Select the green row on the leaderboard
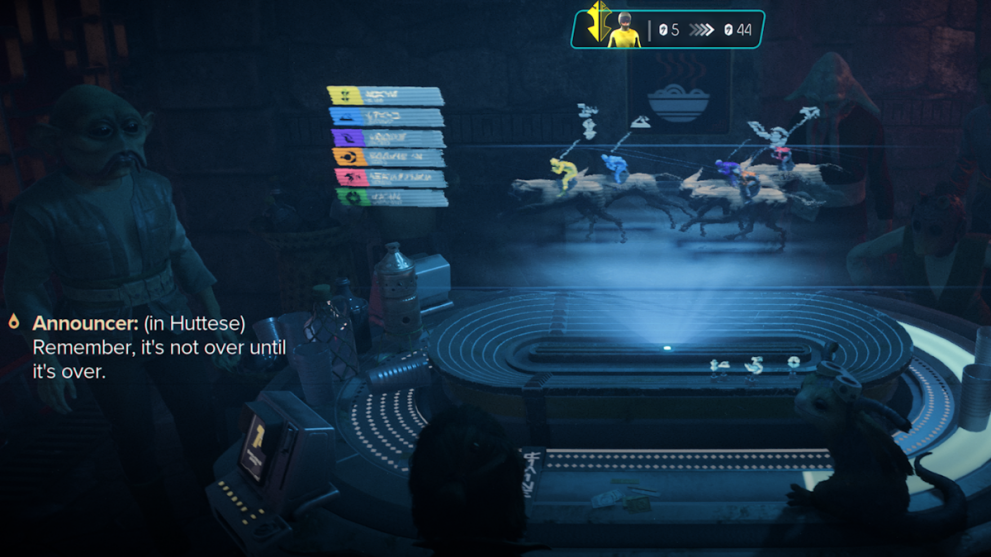The image size is (991, 557). pos(390,198)
